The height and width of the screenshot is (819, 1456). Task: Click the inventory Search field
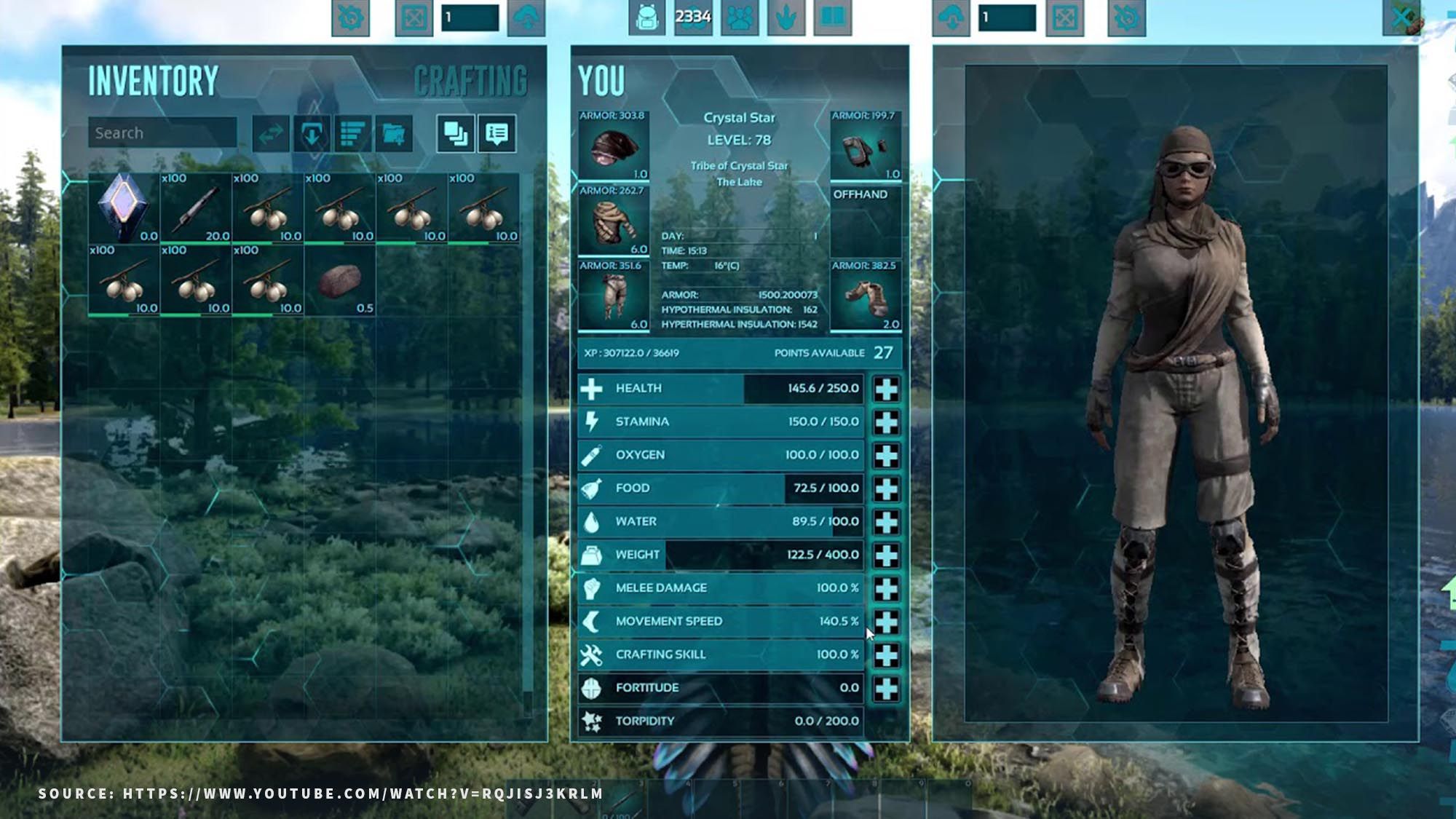(x=162, y=133)
